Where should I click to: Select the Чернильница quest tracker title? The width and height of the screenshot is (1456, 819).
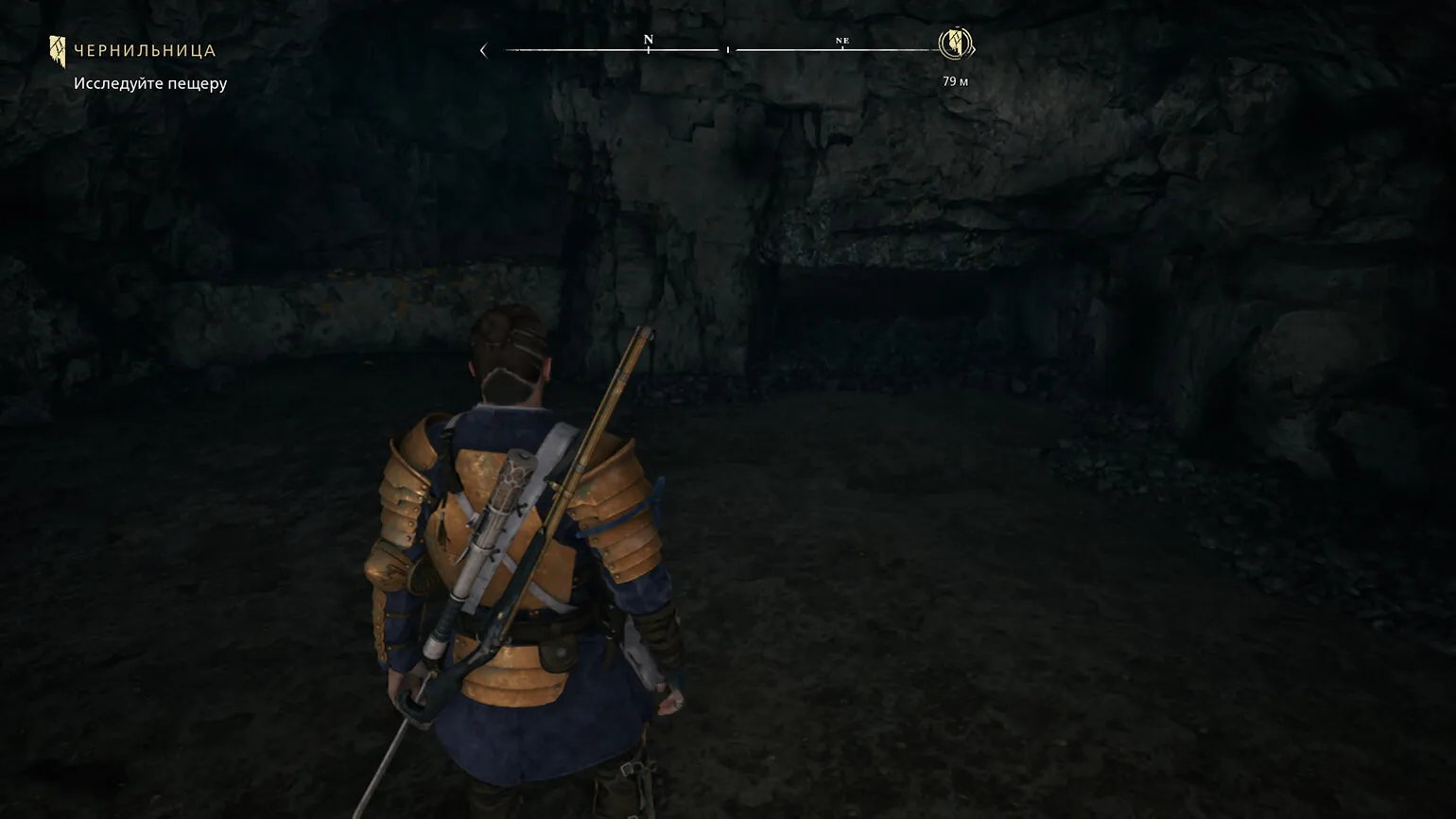(x=145, y=51)
